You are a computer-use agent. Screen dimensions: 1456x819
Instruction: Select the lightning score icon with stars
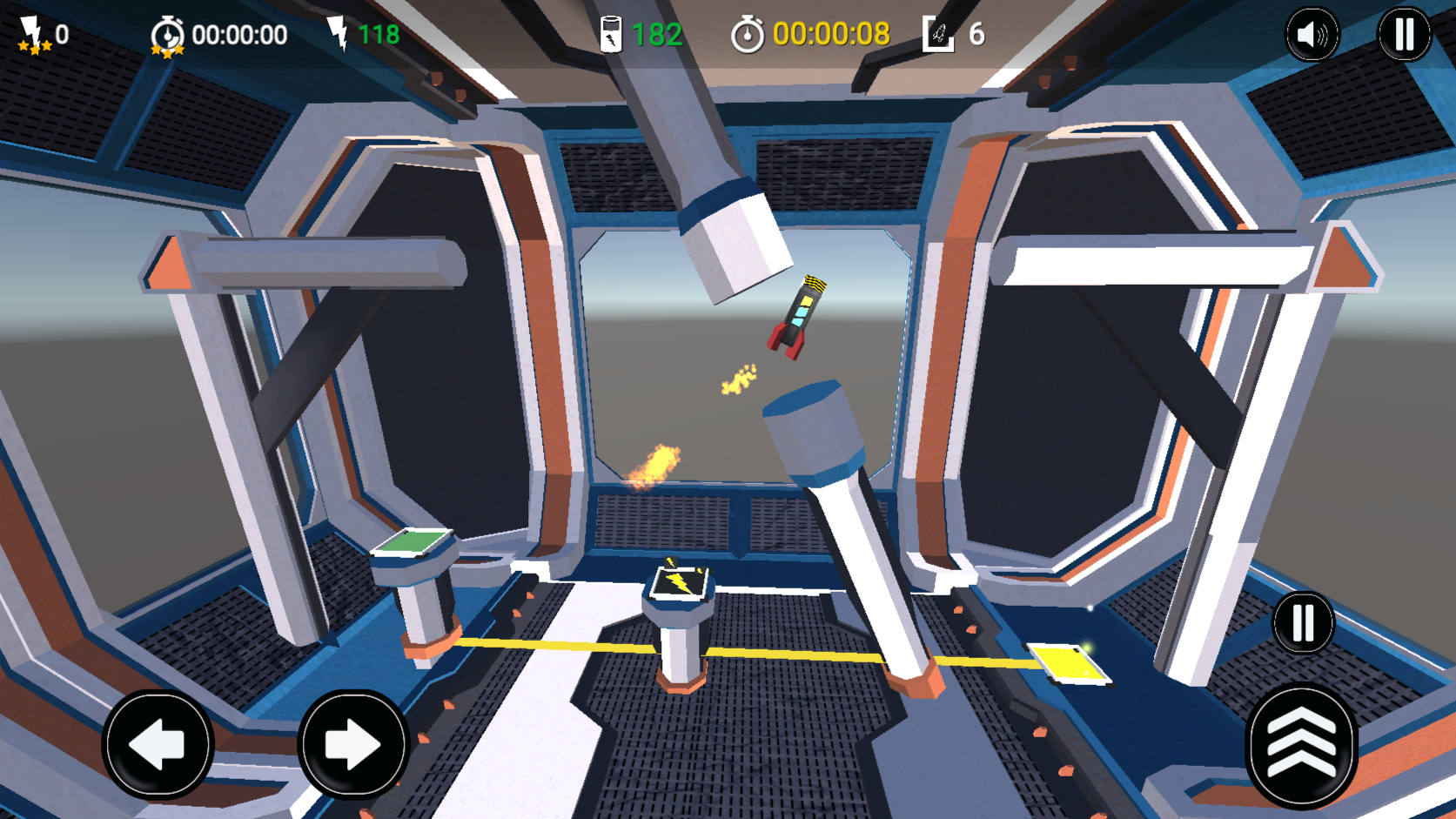(x=31, y=35)
